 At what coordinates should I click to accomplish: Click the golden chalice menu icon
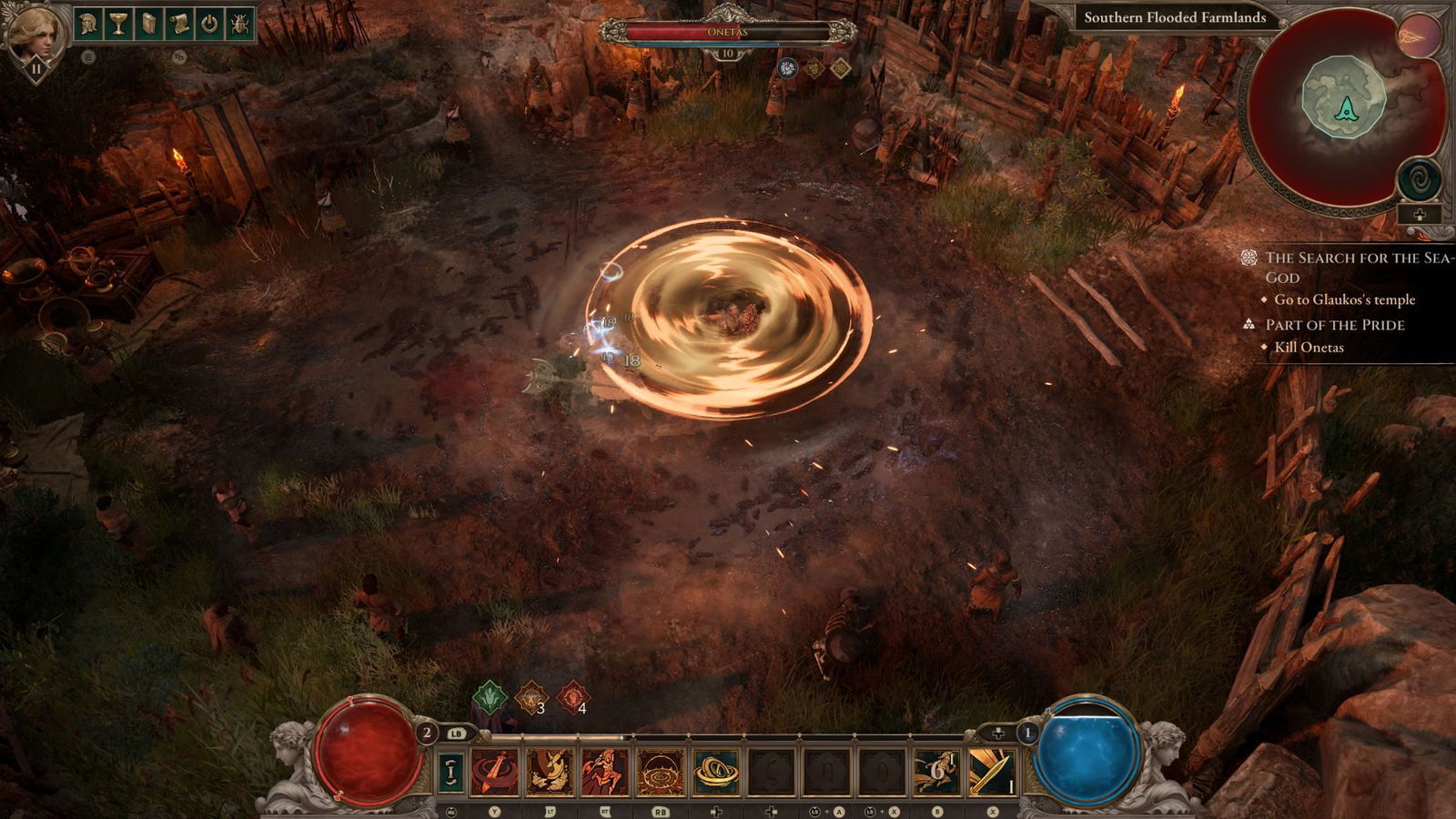coord(118,24)
